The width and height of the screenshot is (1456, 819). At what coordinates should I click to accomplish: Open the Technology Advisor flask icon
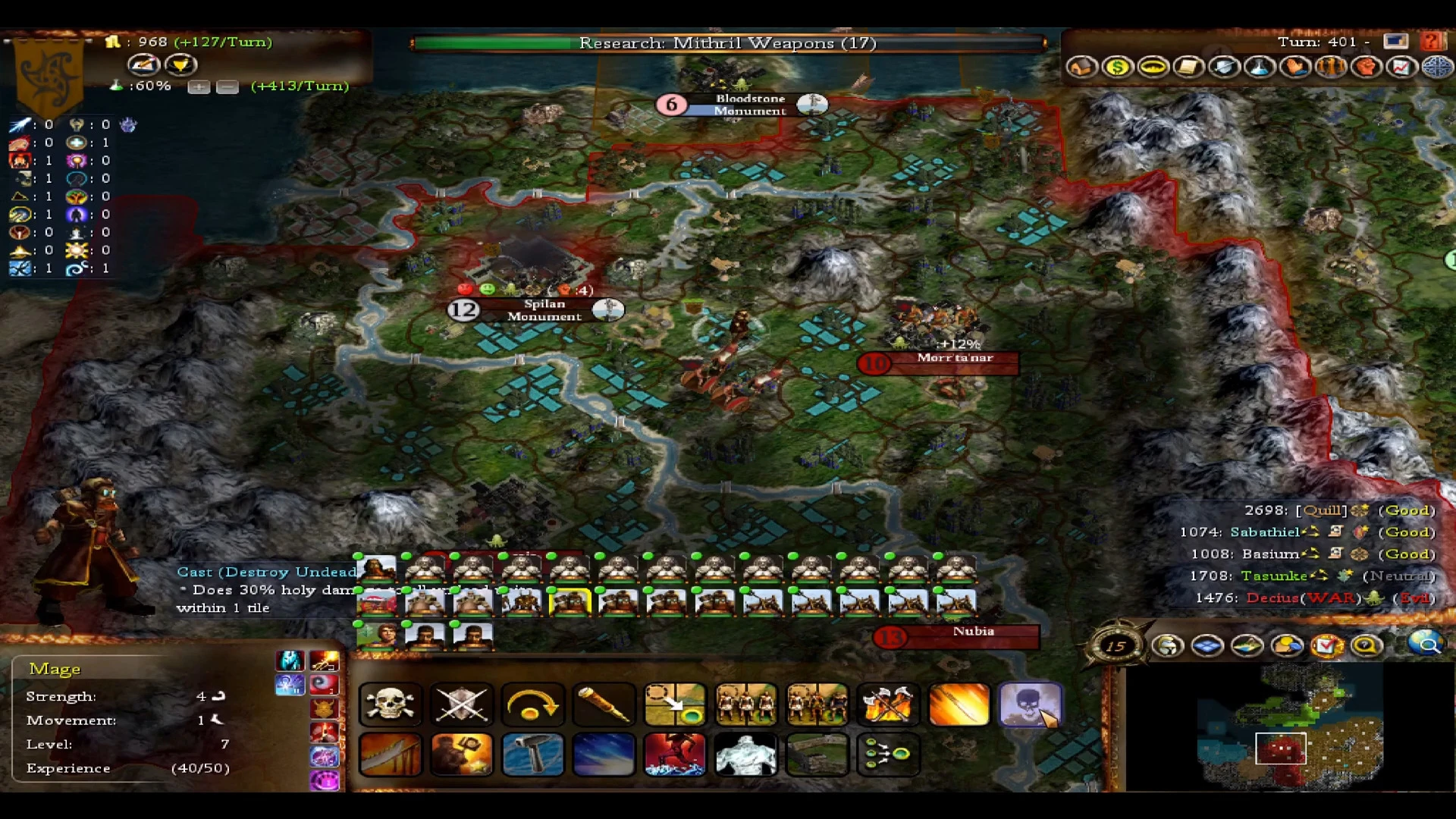1260,67
